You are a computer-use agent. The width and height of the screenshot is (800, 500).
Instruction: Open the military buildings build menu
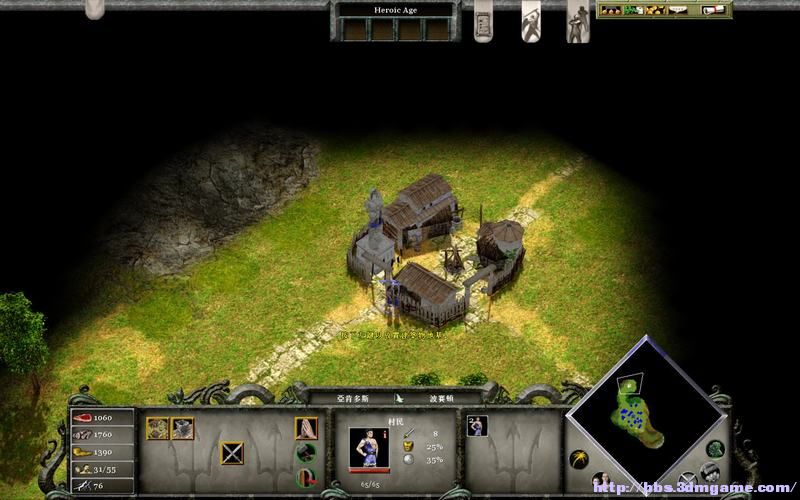(182, 429)
